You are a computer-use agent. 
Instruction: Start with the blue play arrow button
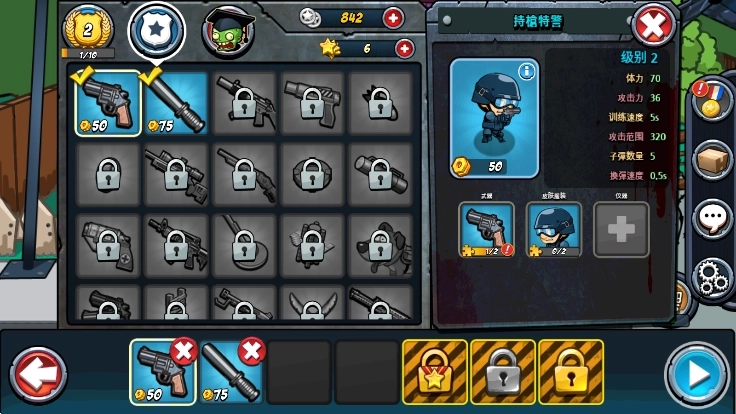click(696, 375)
